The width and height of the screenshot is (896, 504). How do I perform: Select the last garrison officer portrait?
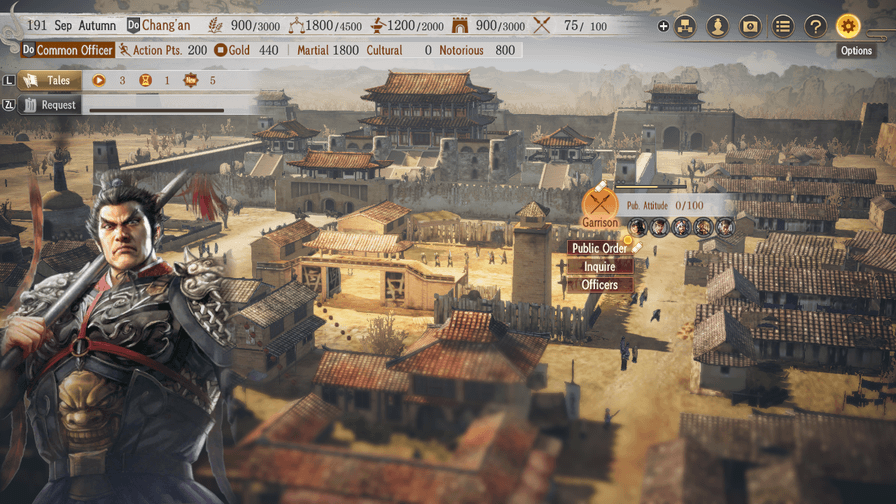725,227
